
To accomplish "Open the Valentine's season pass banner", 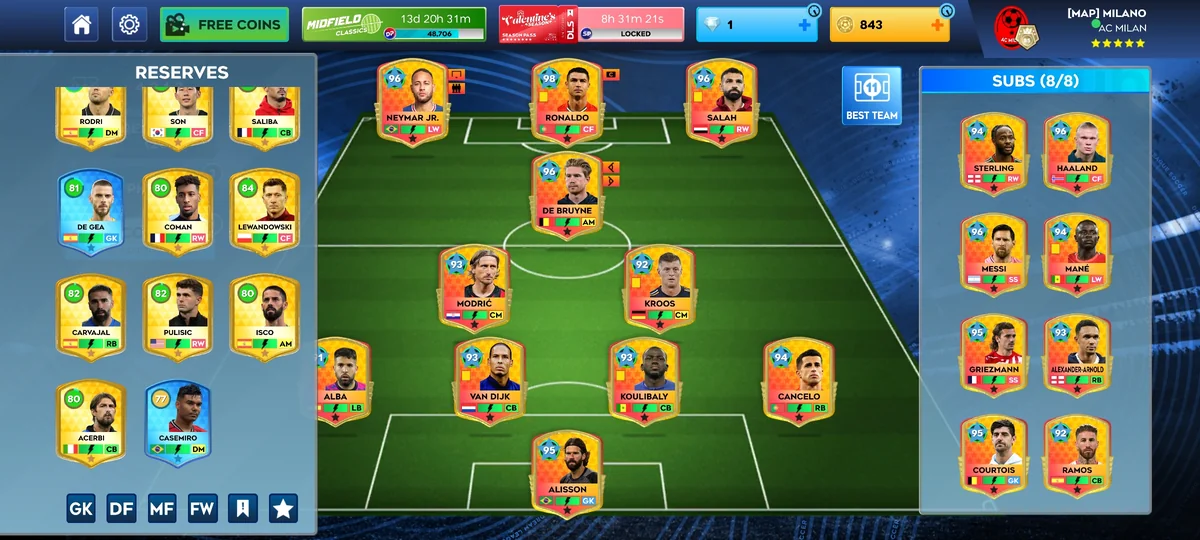I will [x=591, y=24].
